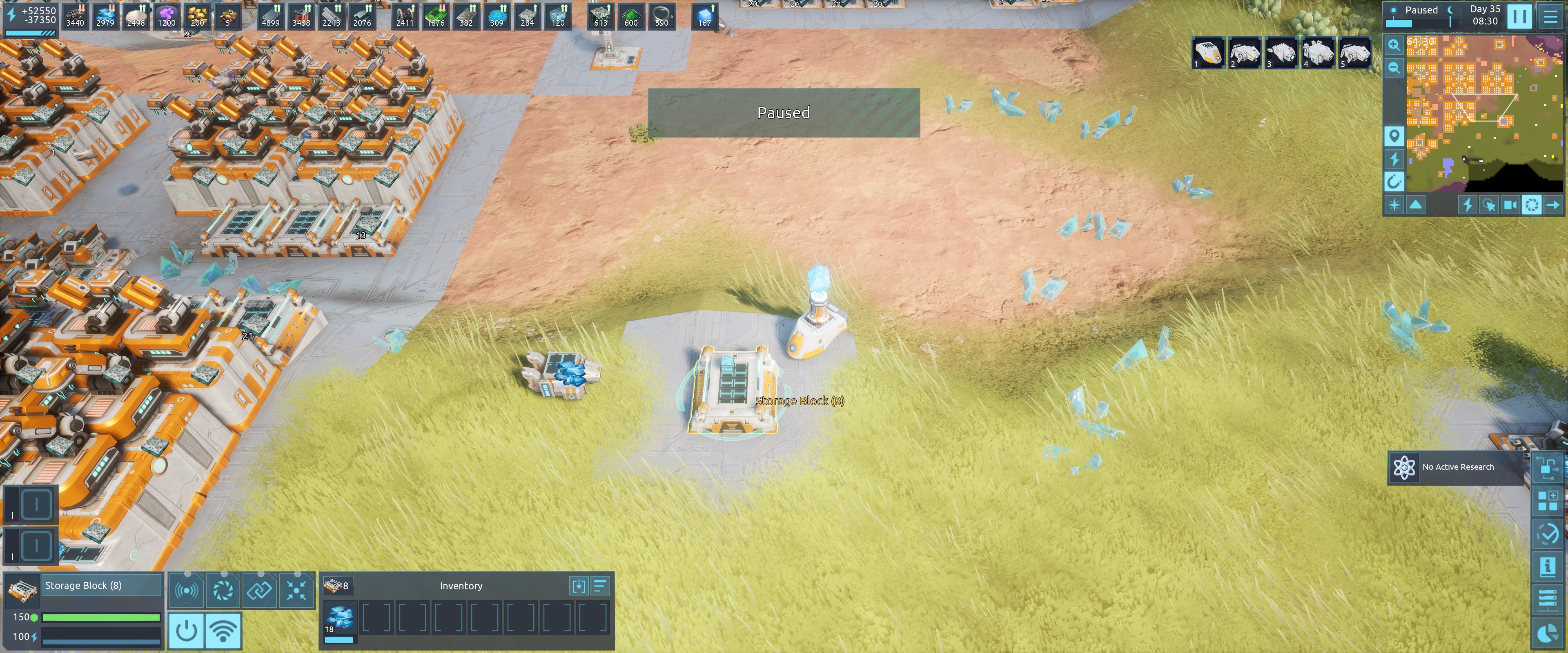The width and height of the screenshot is (1568, 653).
Task: Click the inventory sort button
Action: coord(600,586)
